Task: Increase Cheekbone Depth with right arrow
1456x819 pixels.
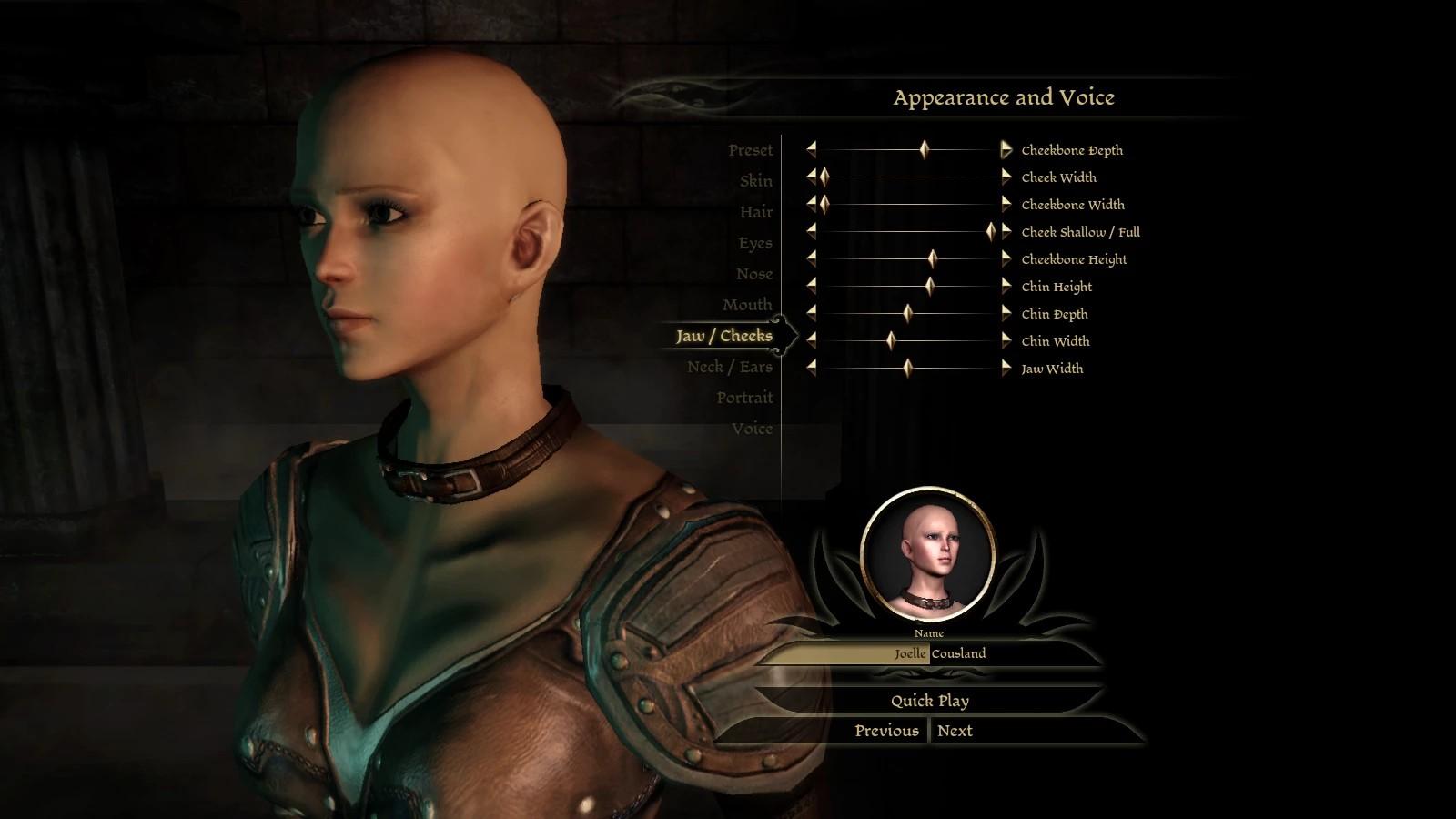Action: tap(1006, 149)
